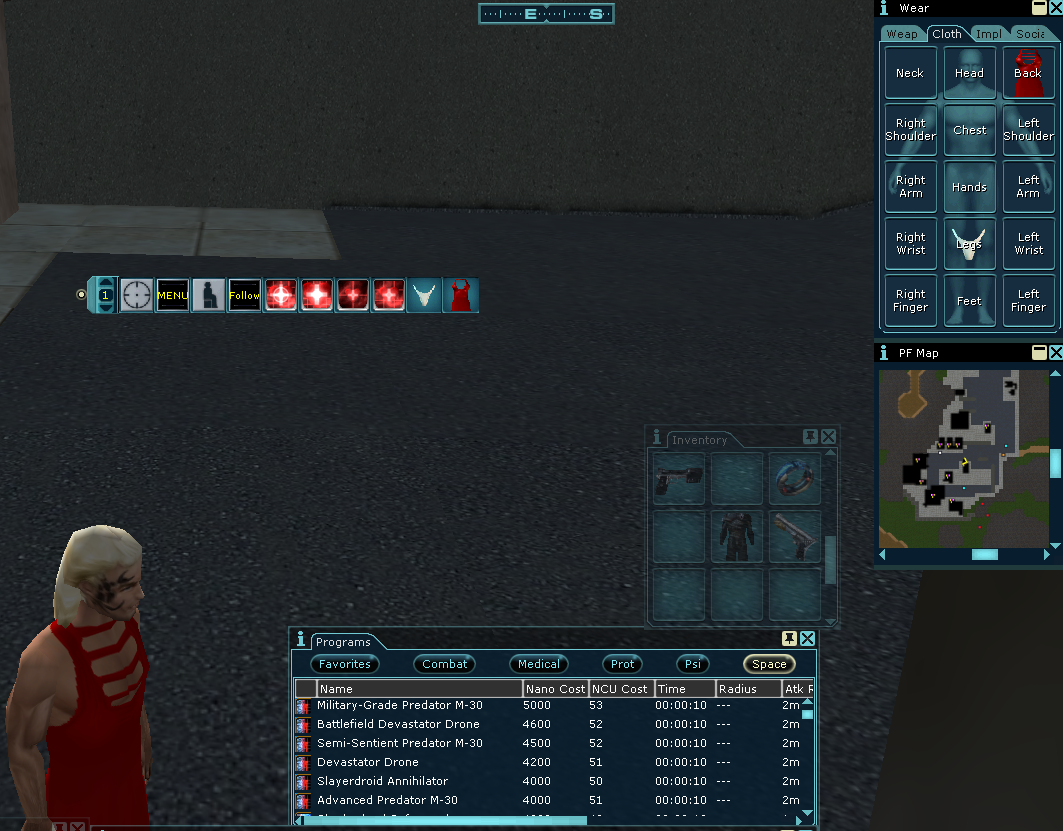Switch to Psi programs category
1063x831 pixels.
point(691,664)
